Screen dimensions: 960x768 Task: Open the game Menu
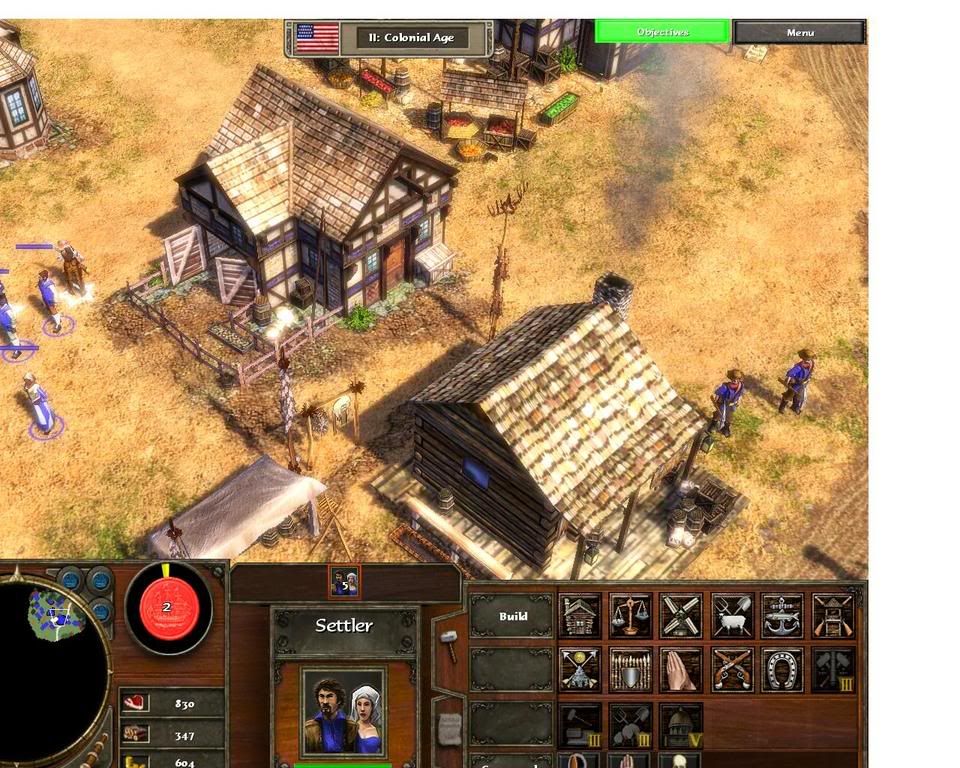799,32
